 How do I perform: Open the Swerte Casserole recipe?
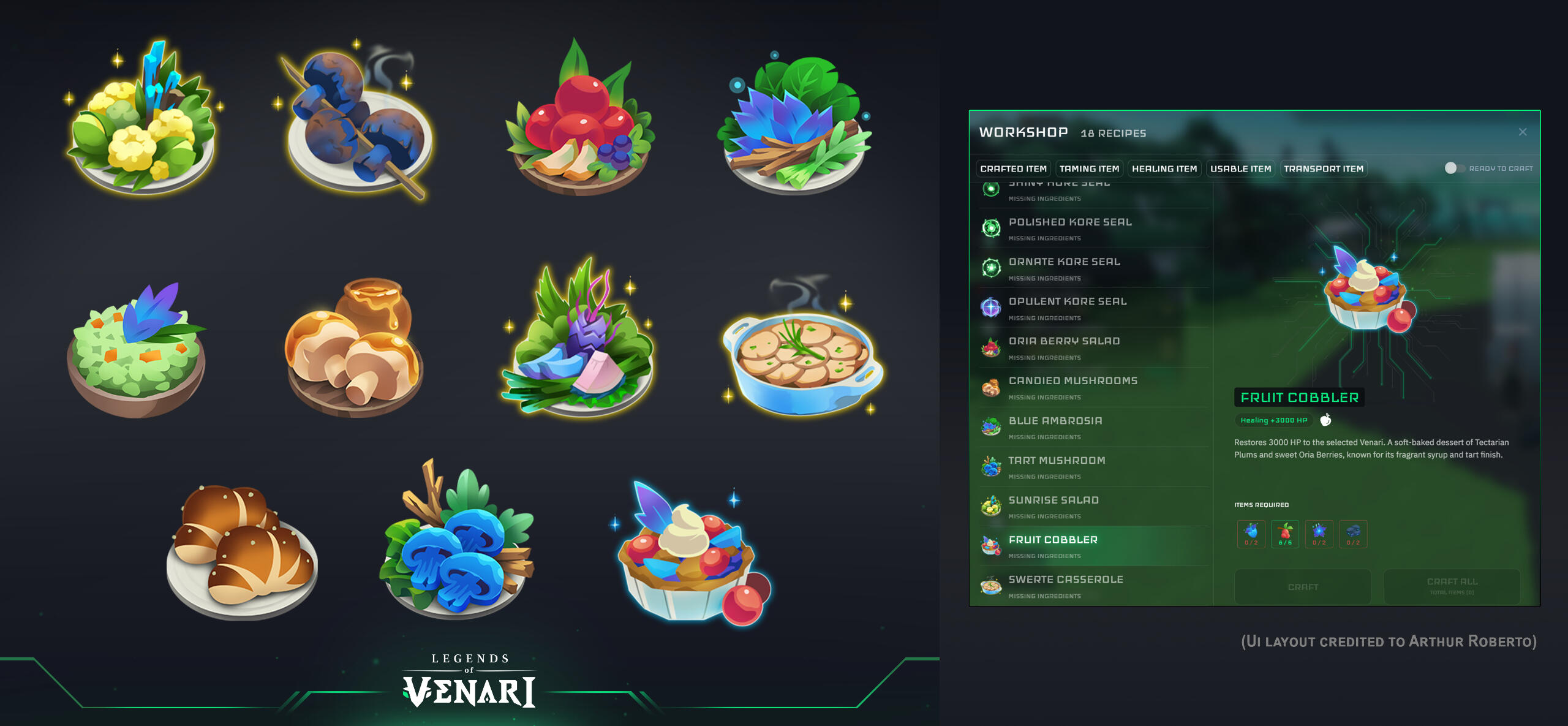(1066, 586)
